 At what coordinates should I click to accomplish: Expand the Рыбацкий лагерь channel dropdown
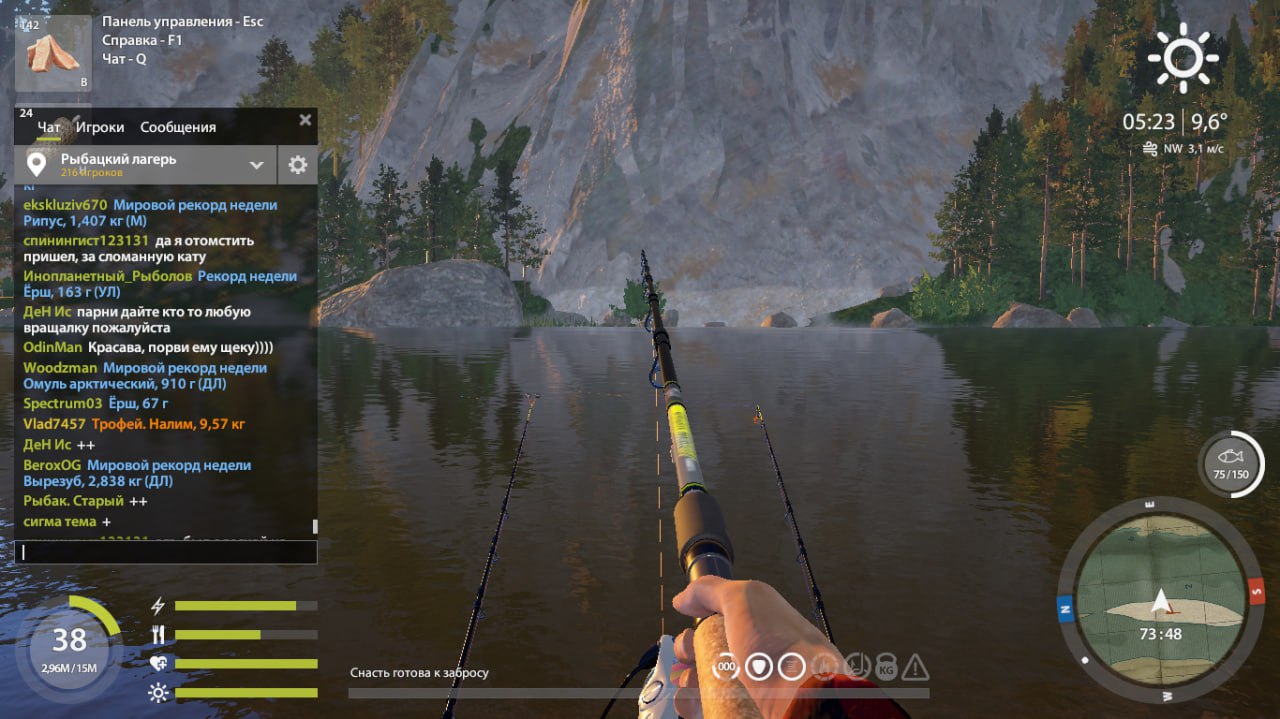click(256, 165)
